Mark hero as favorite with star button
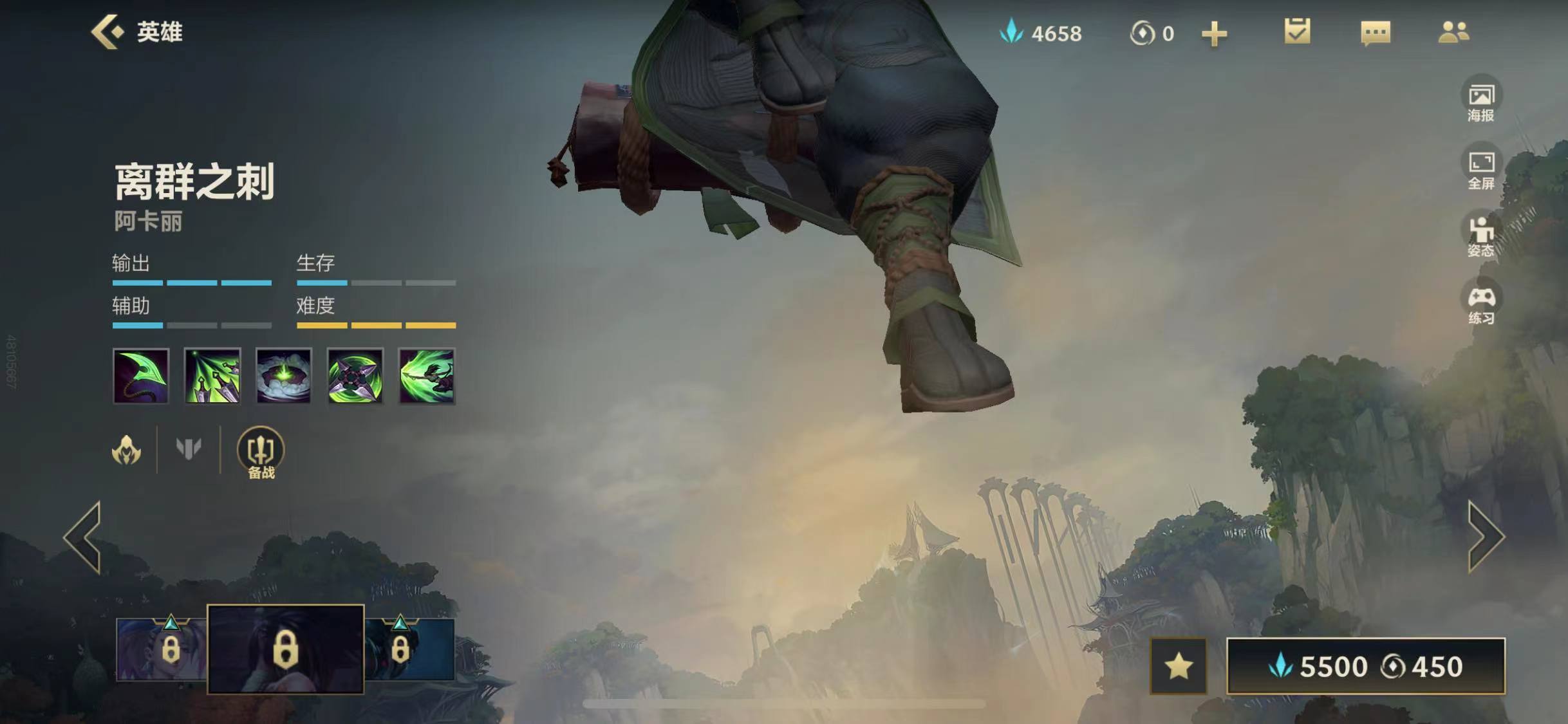 [x=1178, y=666]
